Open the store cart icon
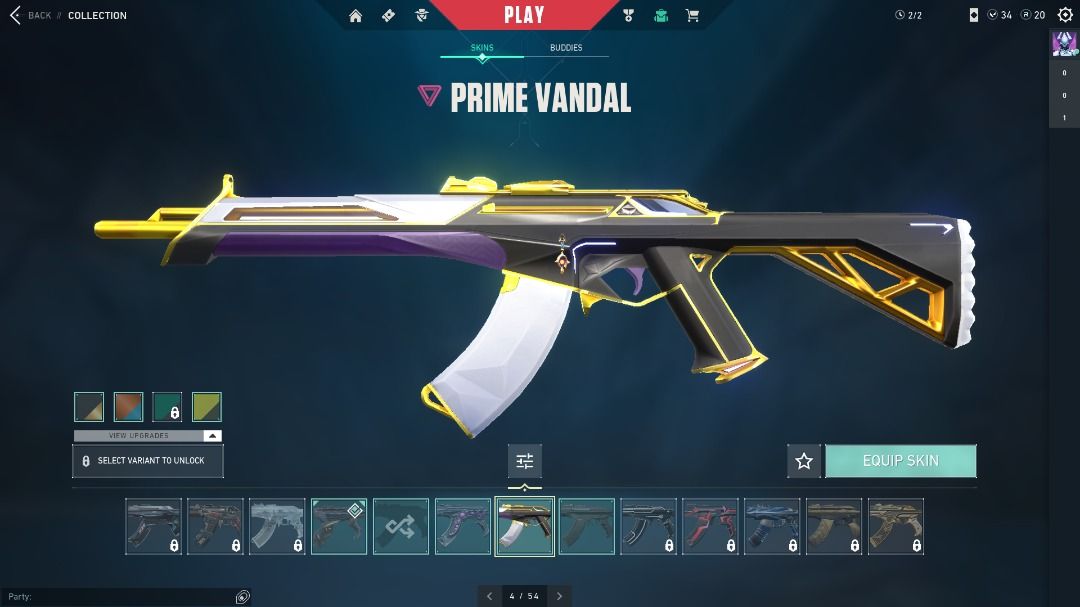The height and width of the screenshot is (607, 1080). pyautogui.click(x=692, y=16)
